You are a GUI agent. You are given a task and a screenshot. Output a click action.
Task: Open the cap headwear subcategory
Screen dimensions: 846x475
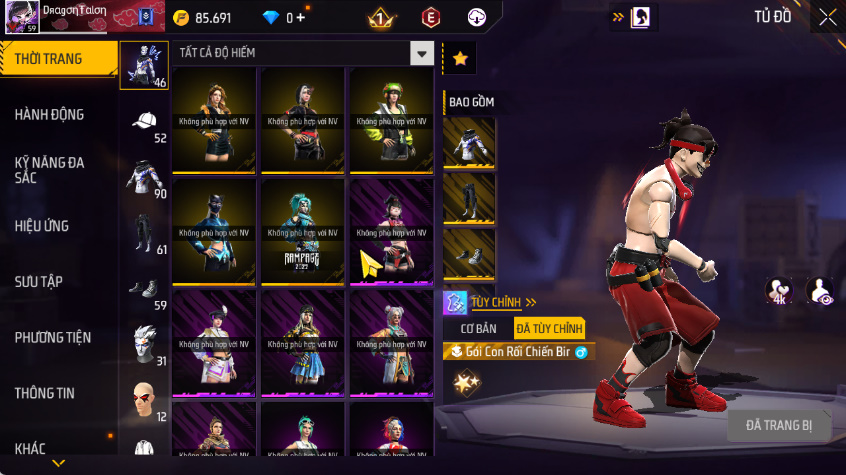(x=144, y=122)
